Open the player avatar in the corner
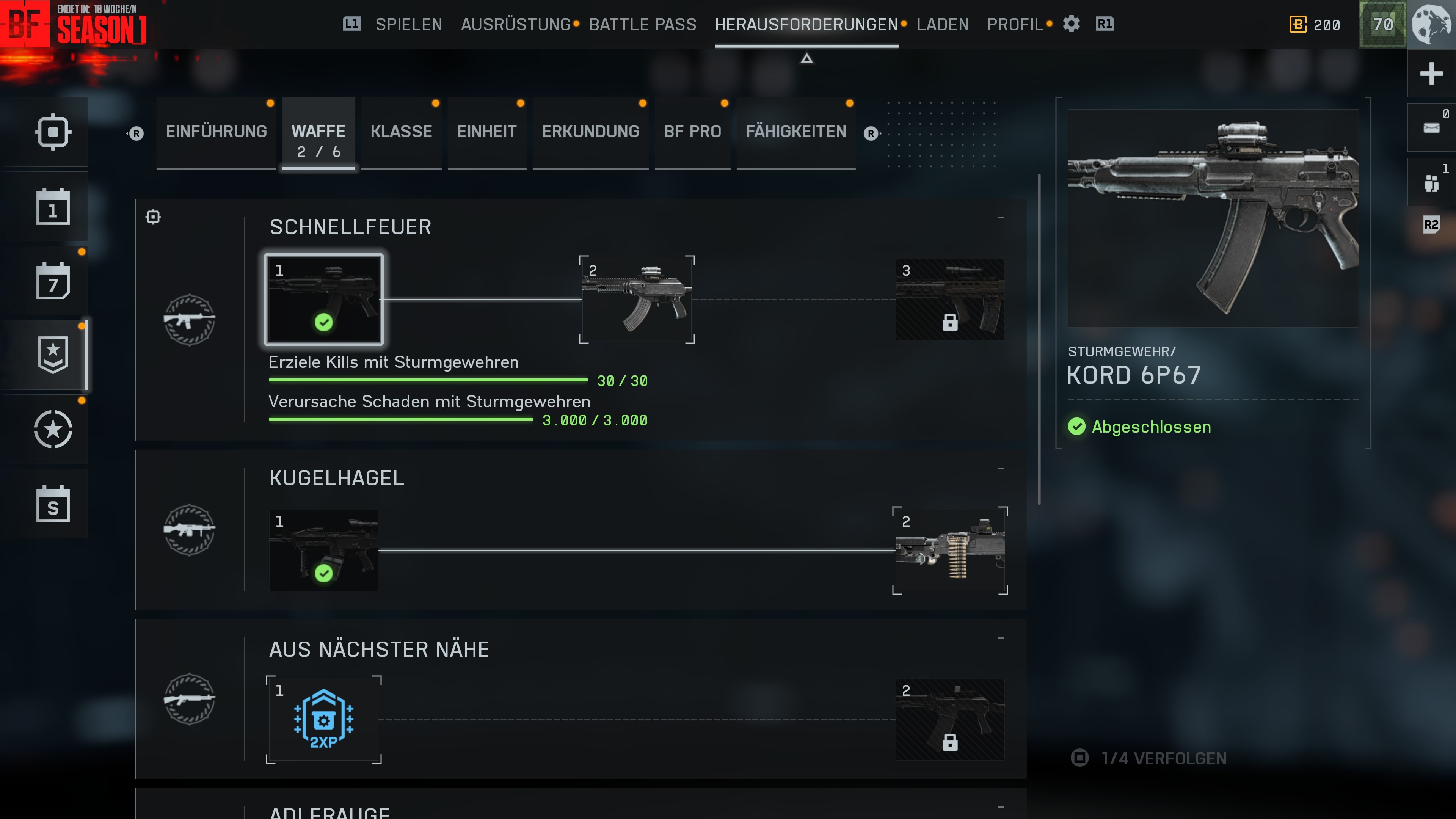The height and width of the screenshot is (819, 1456). pos(1431,24)
